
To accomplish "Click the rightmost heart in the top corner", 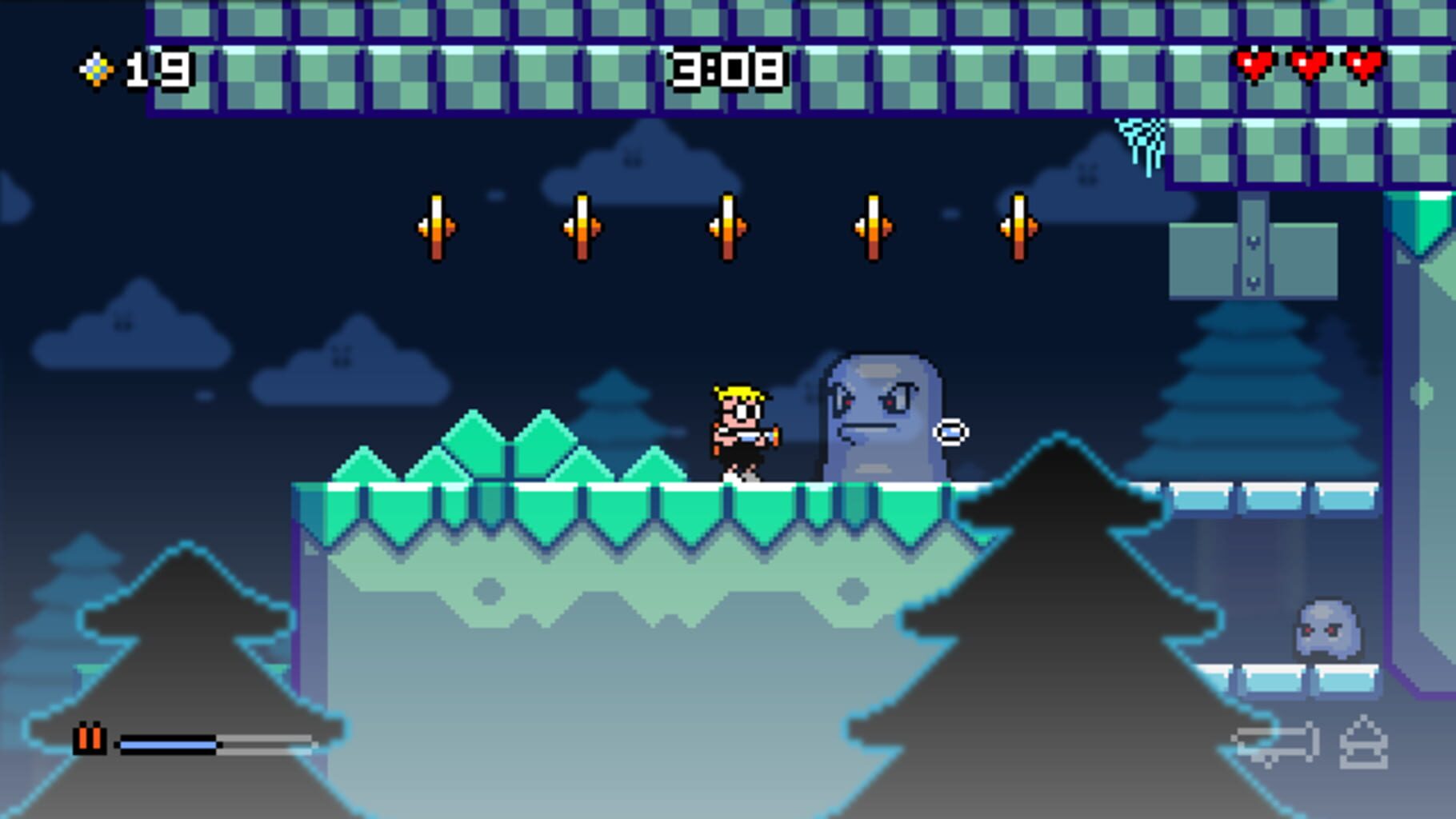I will tap(1362, 67).
